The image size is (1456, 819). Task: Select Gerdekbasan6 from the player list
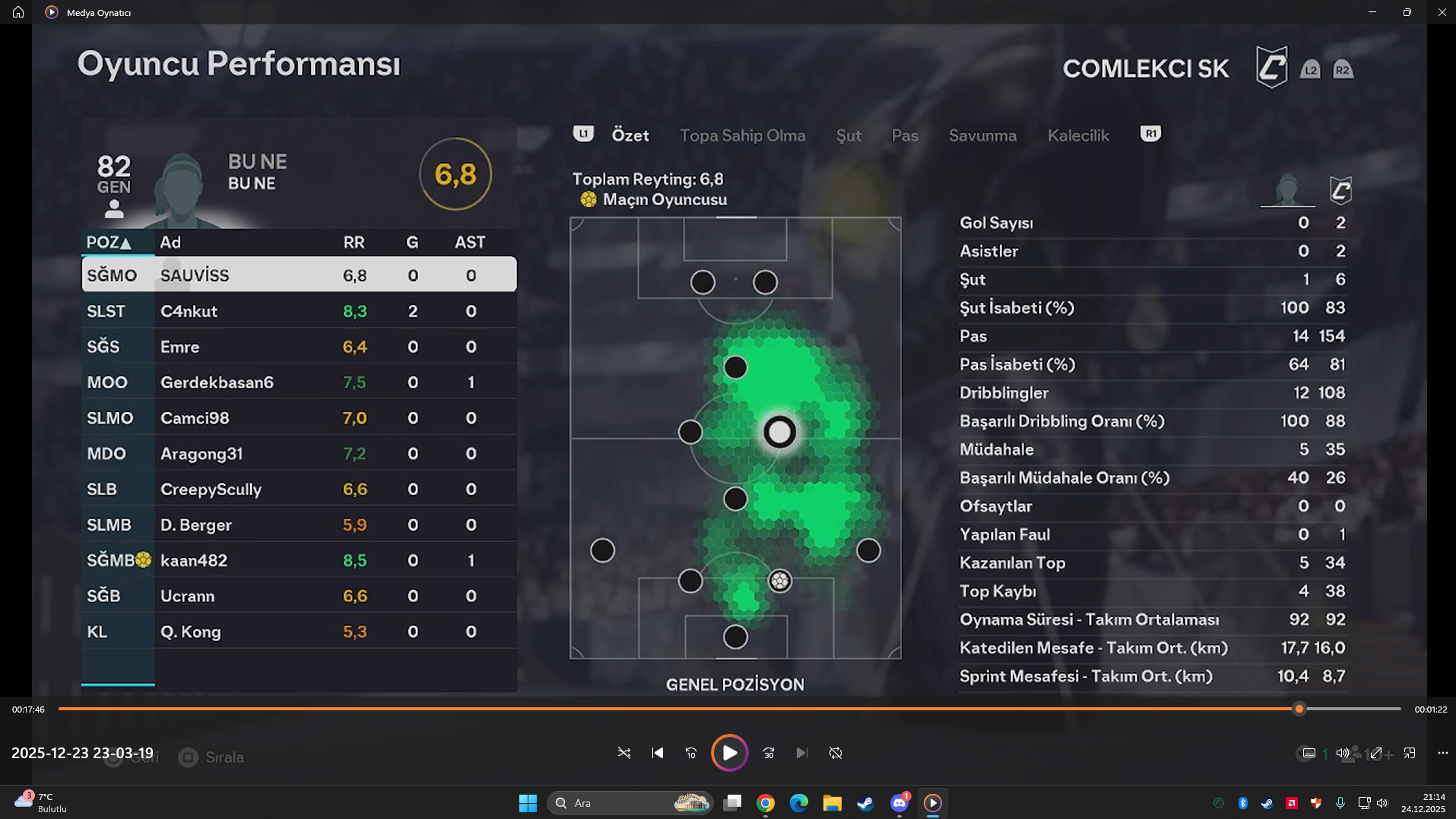(x=299, y=383)
